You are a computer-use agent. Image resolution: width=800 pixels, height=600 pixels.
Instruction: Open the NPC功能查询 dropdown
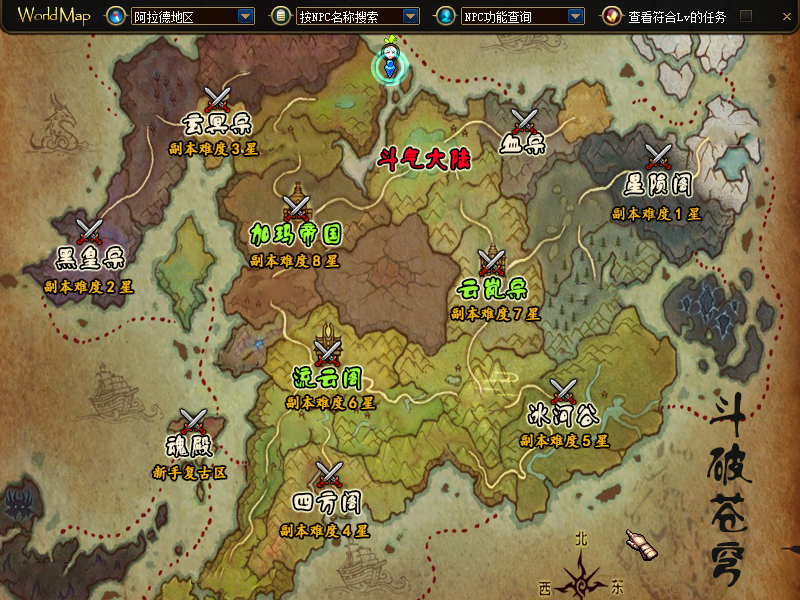(x=574, y=16)
